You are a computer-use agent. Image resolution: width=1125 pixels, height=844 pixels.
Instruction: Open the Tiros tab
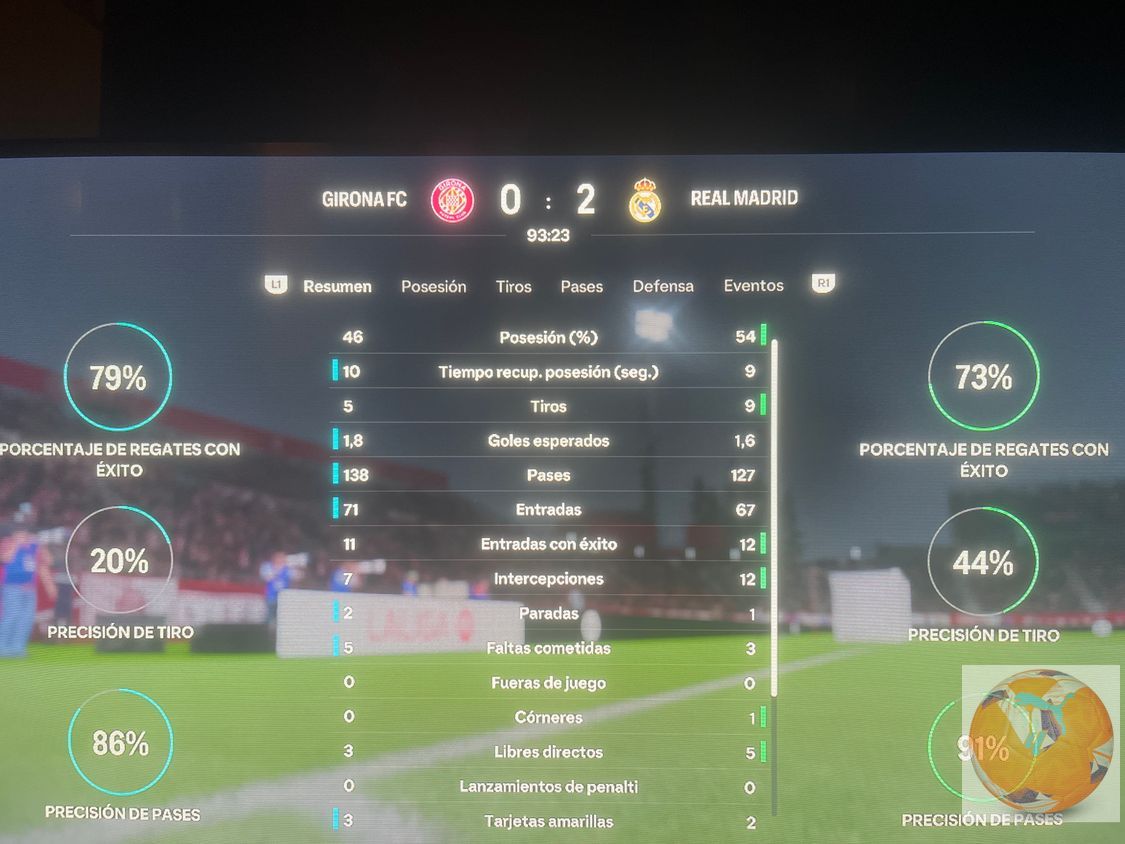tap(513, 286)
